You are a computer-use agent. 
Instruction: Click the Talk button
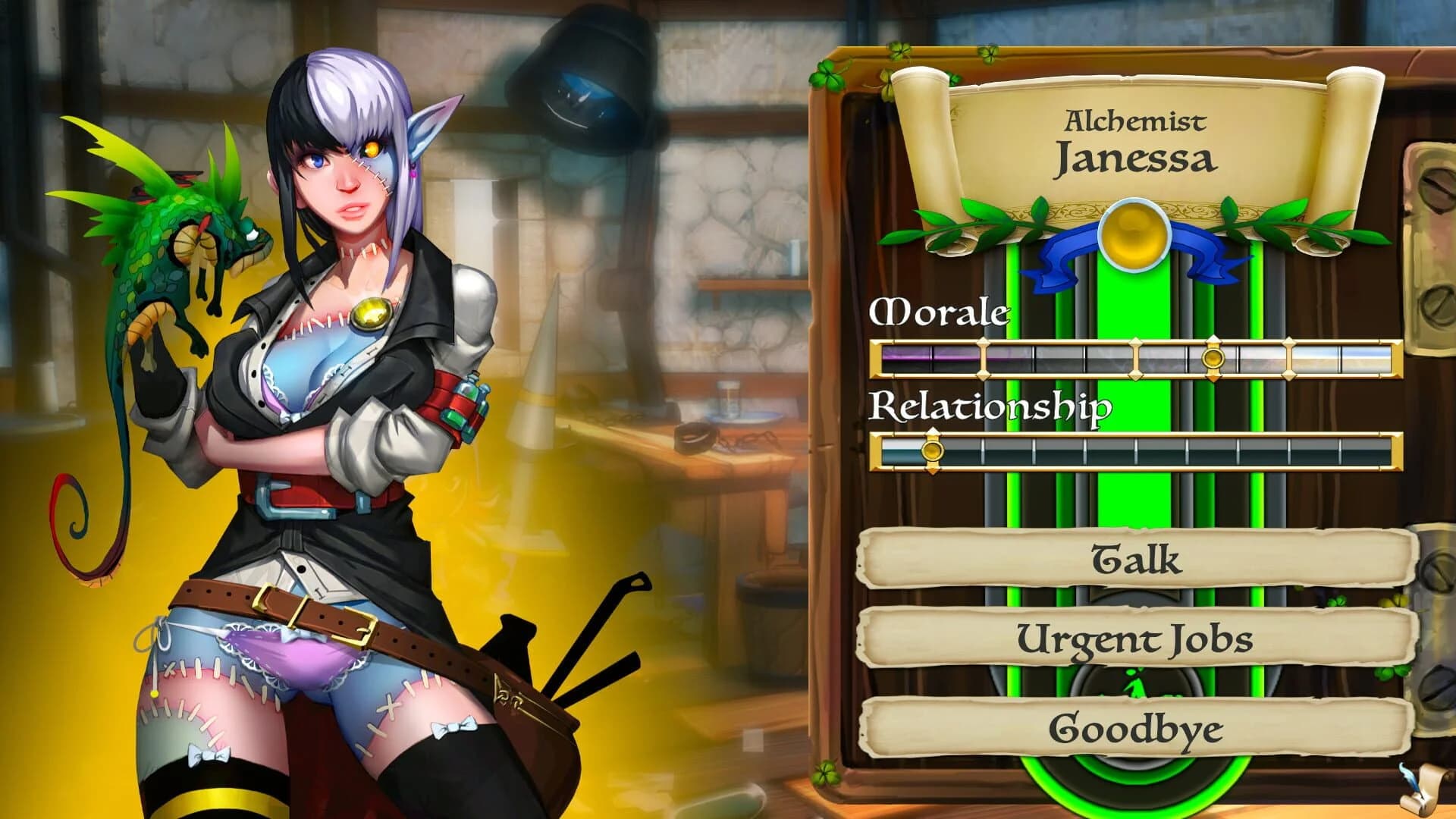pos(1137,561)
